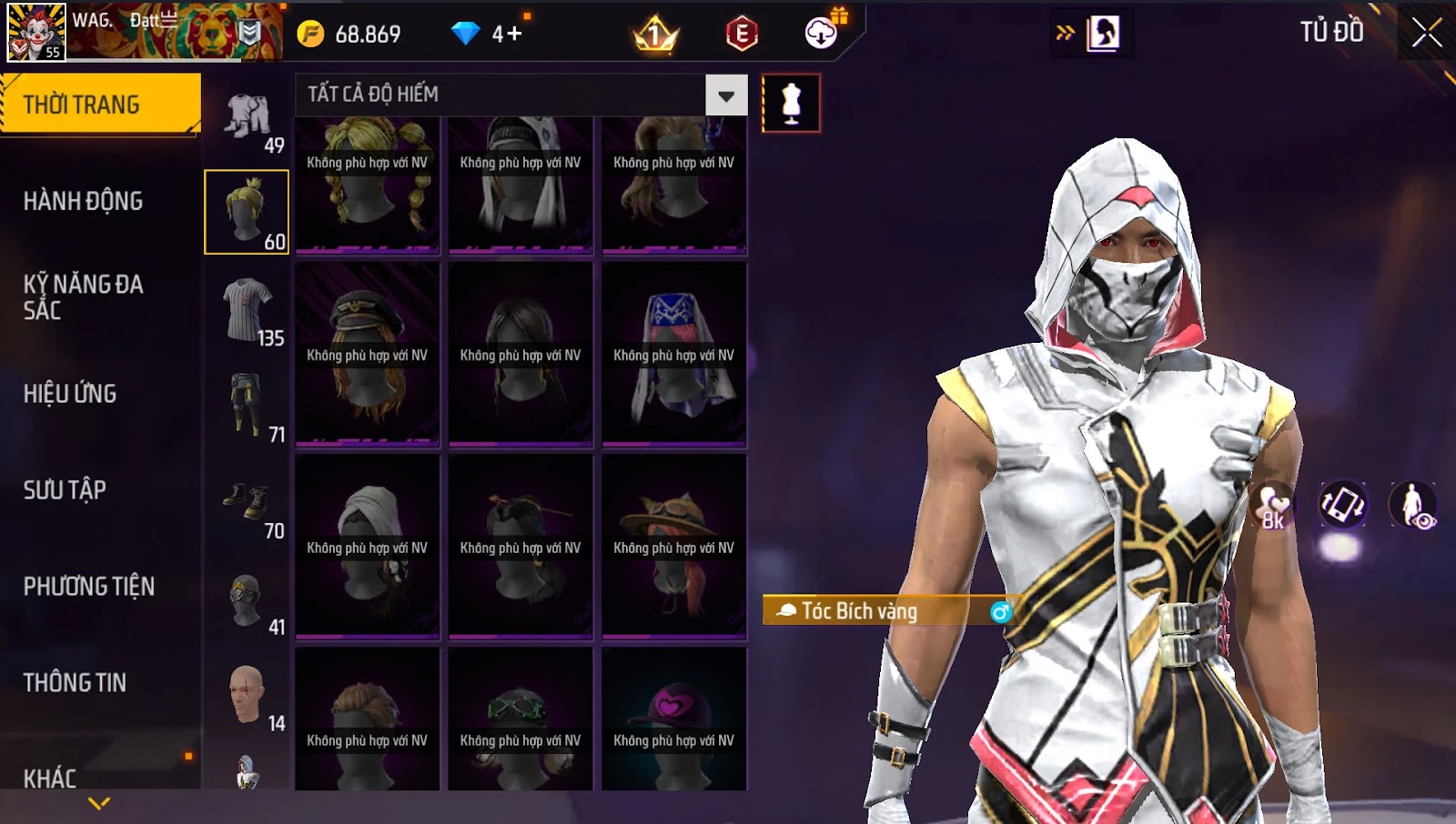Screen dimensions: 1456x824
Task: Select the pink heart cap hair item
Action: click(x=673, y=720)
